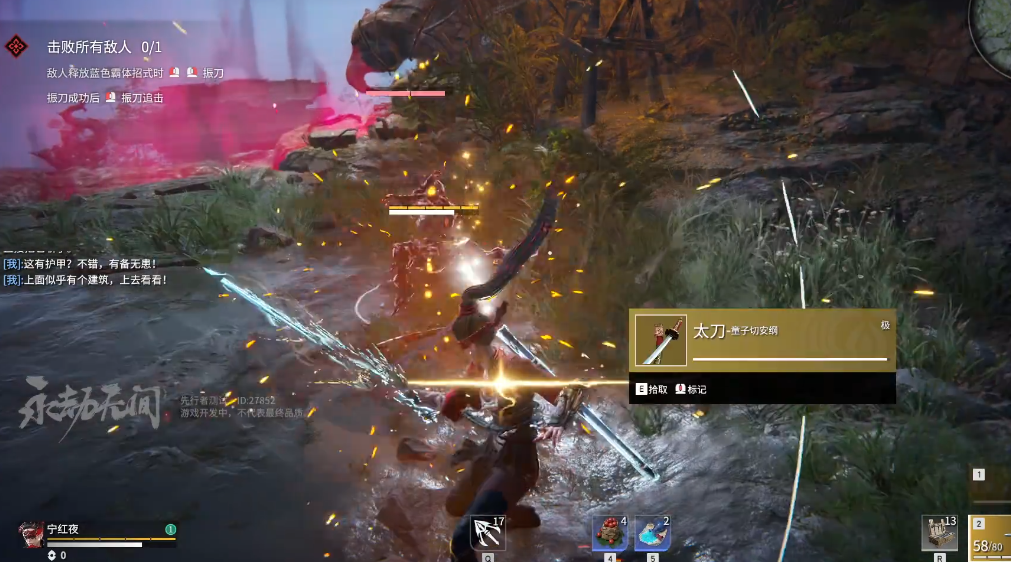
Task: Click the chat log messages
Action: (85, 272)
